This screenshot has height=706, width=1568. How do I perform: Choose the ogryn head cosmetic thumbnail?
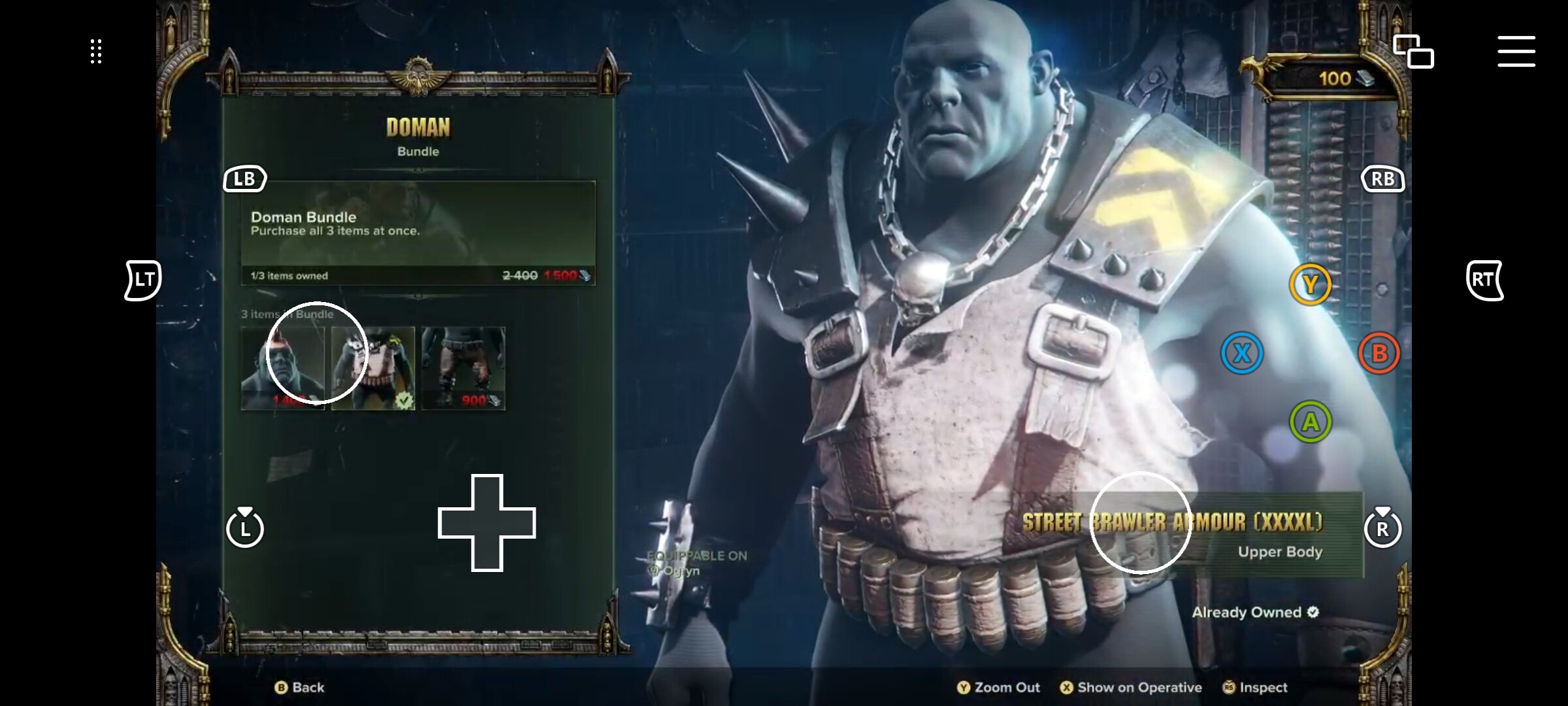coord(282,369)
